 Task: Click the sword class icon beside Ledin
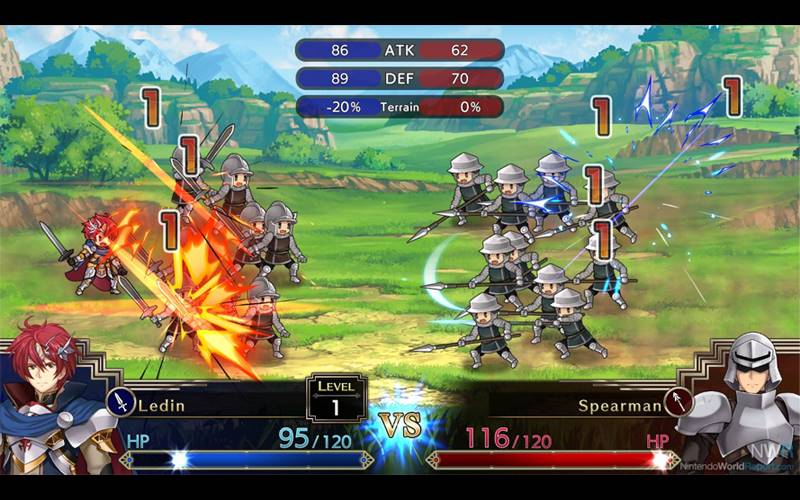(x=120, y=402)
